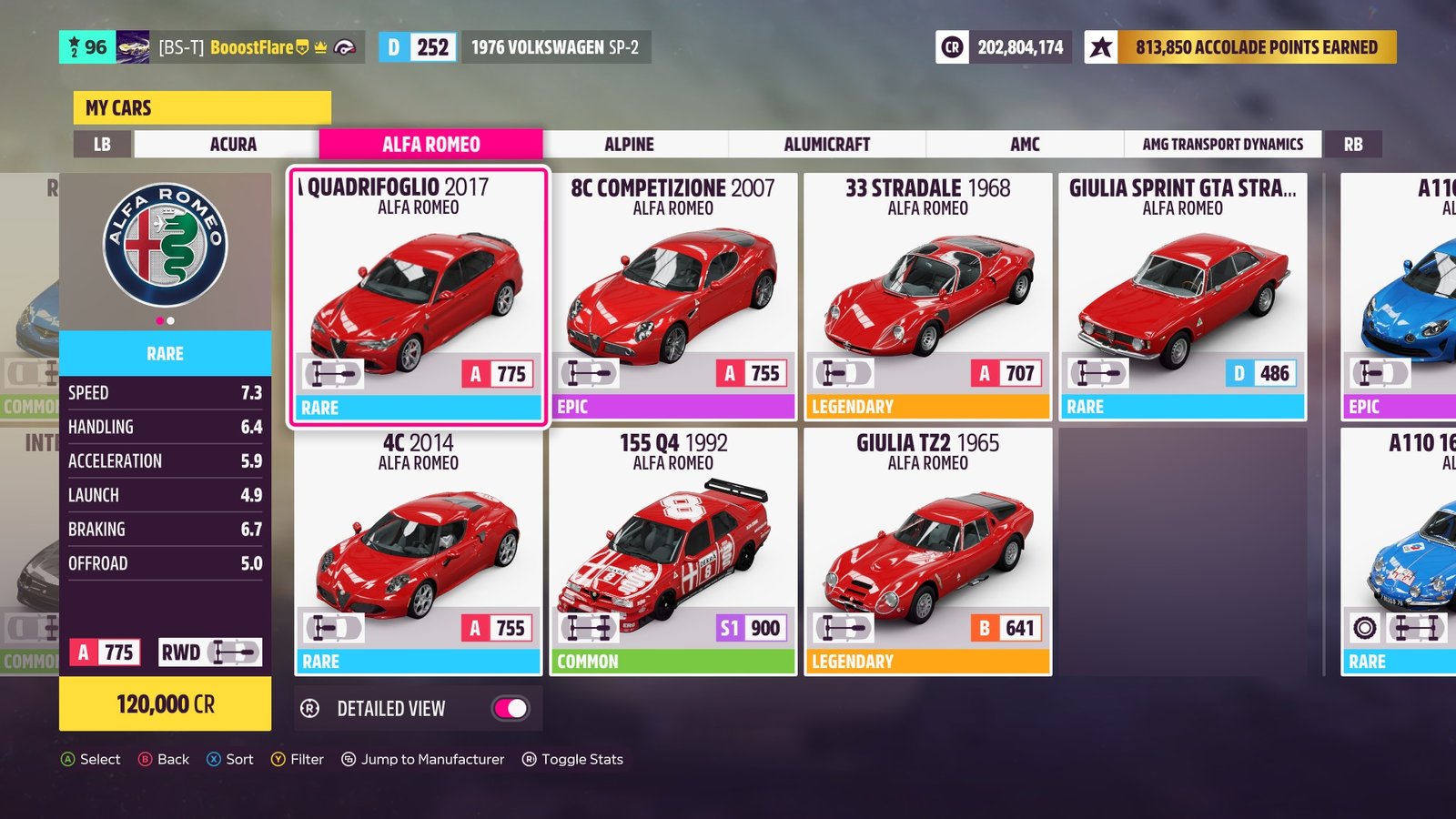Image resolution: width=1456 pixels, height=819 pixels.
Task: Click the My Cars header
Action: point(202,107)
